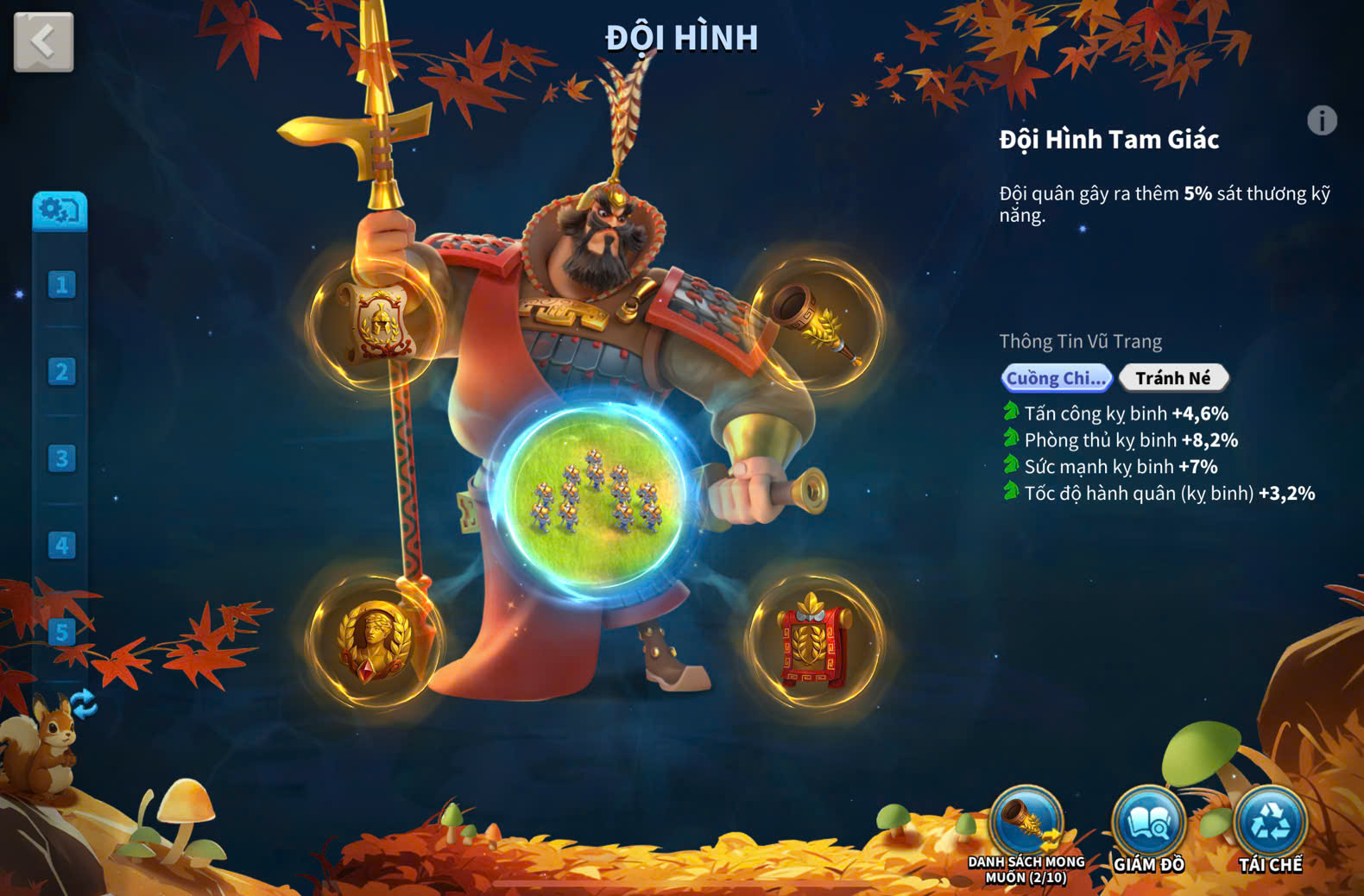1364x896 pixels.
Task: Show formation info with the i icon
Action: (x=1322, y=121)
